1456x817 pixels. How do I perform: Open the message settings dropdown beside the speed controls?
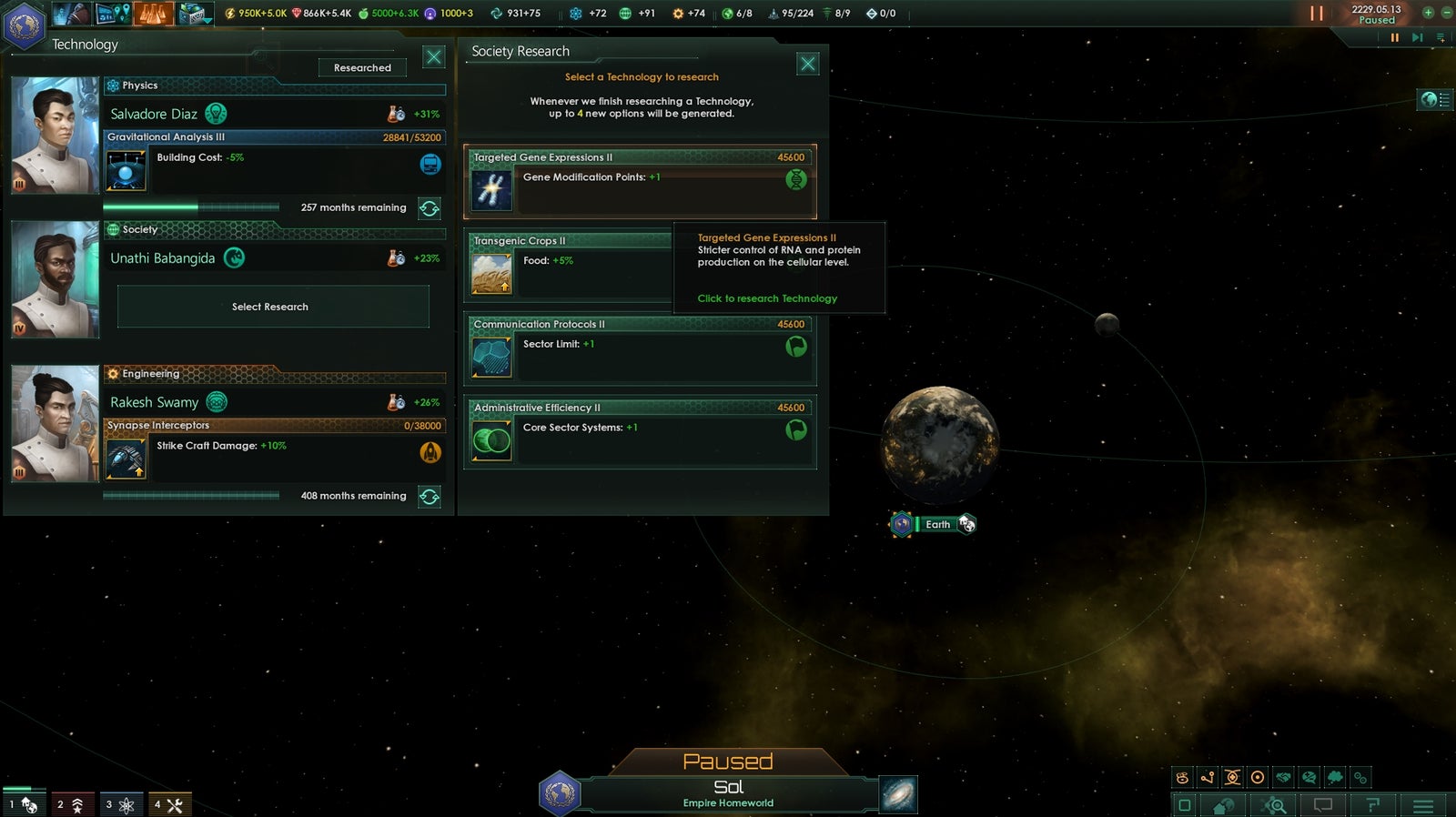click(1440, 38)
